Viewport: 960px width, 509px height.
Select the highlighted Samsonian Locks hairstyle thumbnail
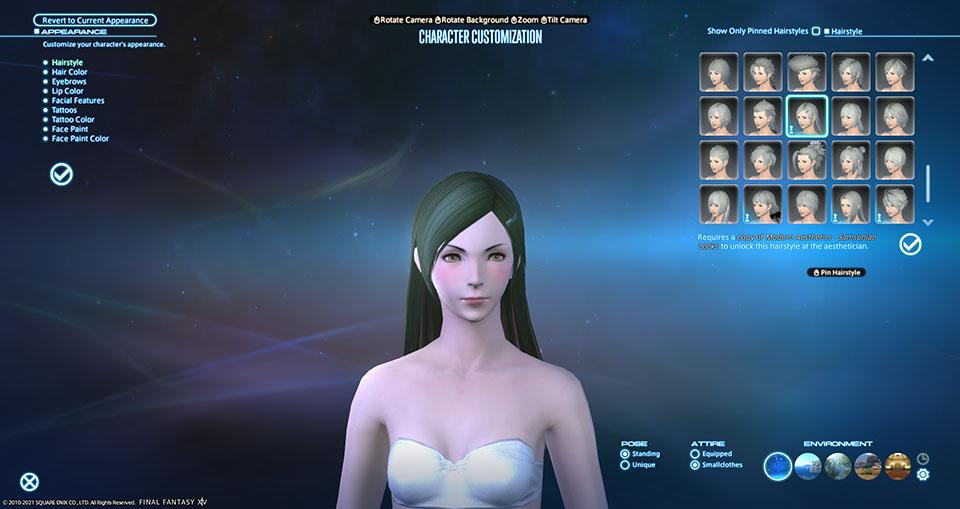coord(806,115)
